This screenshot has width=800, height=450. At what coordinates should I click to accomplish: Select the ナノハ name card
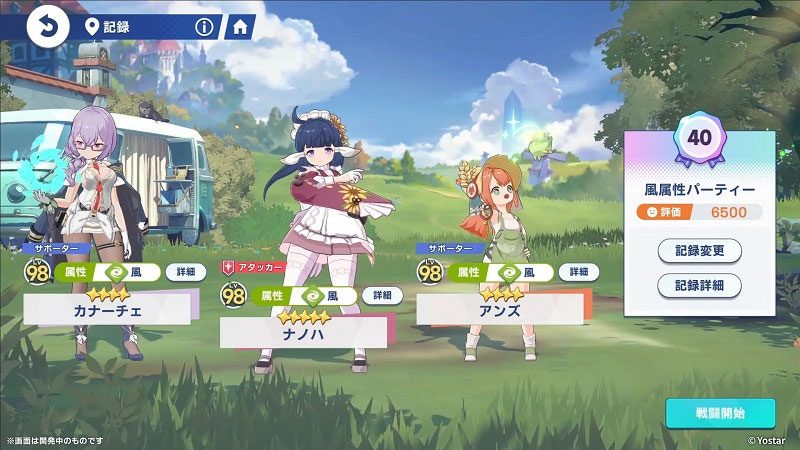point(303,333)
